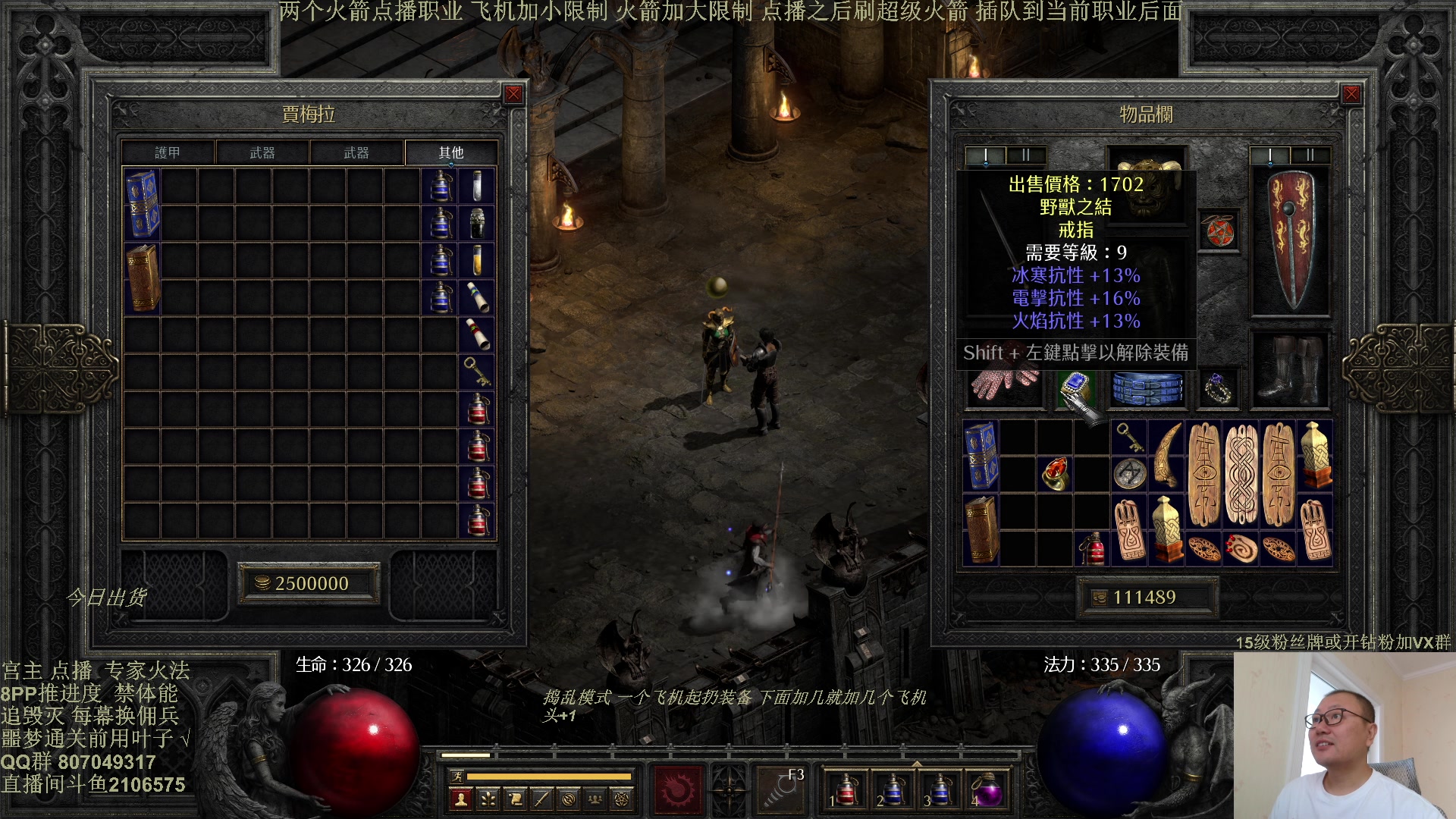Buy the brown Tome of Identify from Jamella

point(142,278)
